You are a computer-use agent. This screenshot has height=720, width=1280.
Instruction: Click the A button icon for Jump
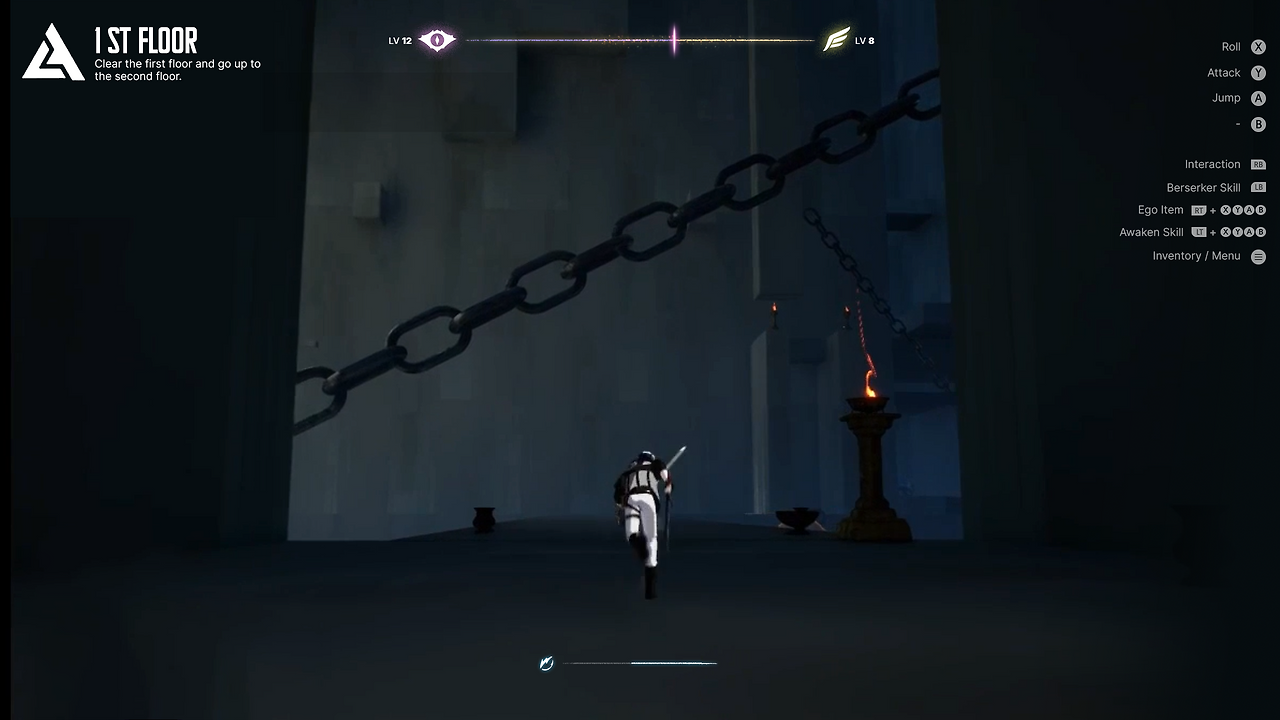coord(1258,98)
